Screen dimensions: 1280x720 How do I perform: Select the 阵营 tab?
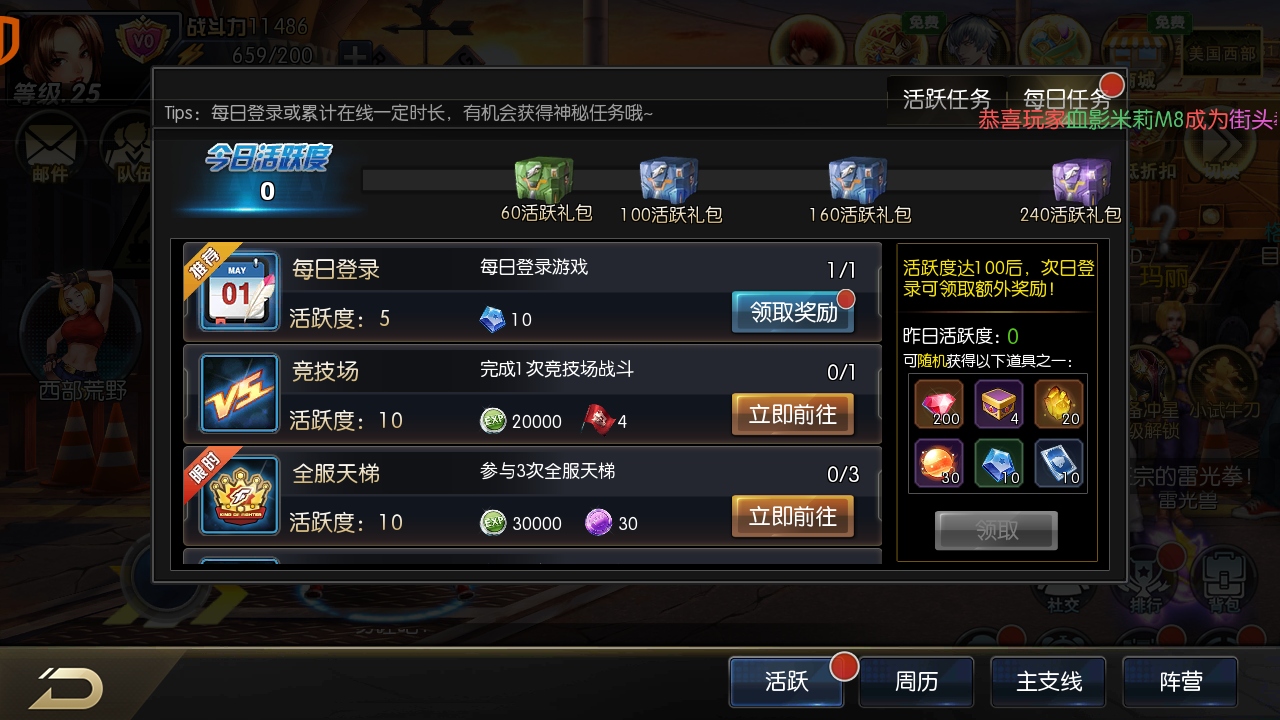coord(1179,682)
